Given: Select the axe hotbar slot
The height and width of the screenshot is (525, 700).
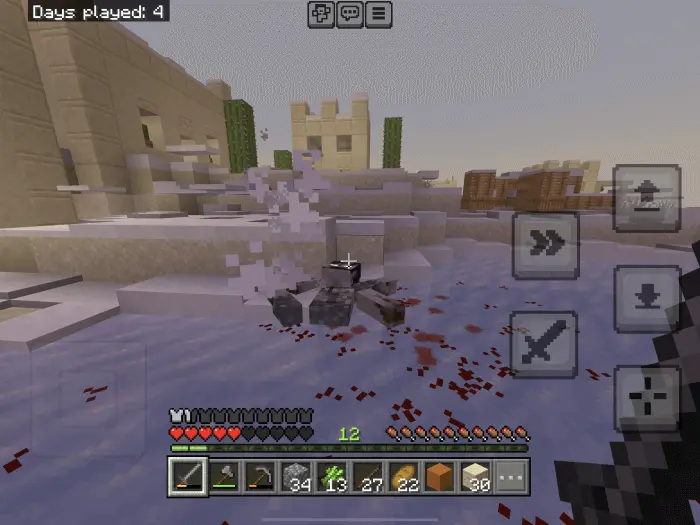Looking at the screenshot, I should tap(223, 477).
